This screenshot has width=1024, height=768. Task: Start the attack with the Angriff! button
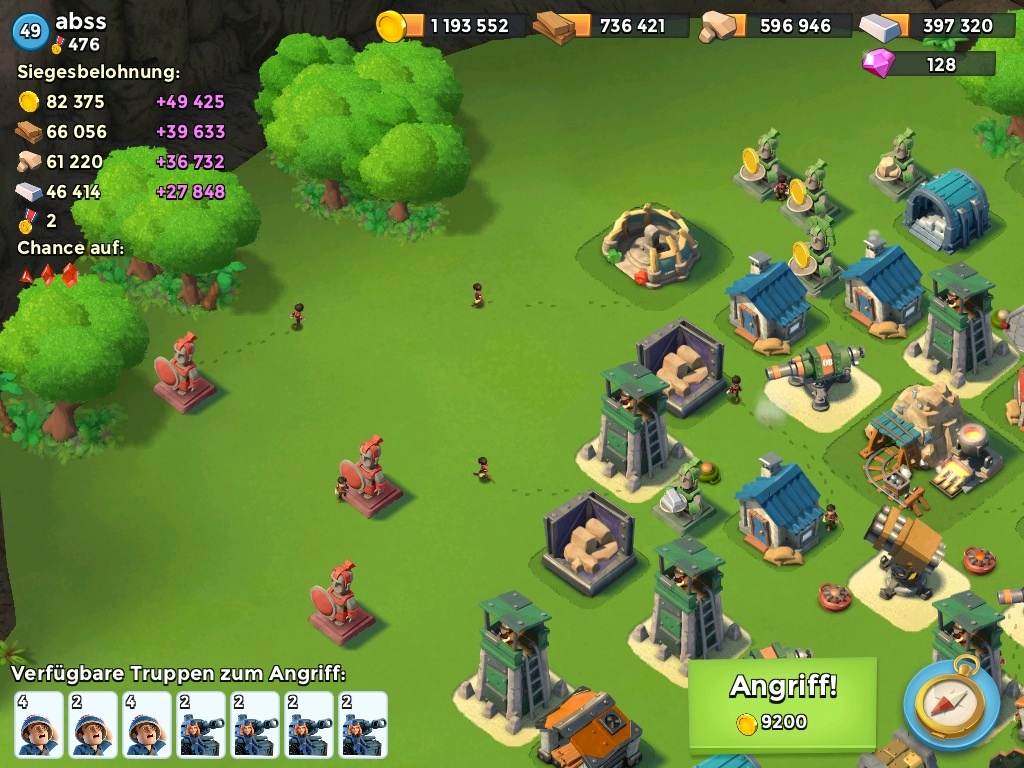click(782, 703)
